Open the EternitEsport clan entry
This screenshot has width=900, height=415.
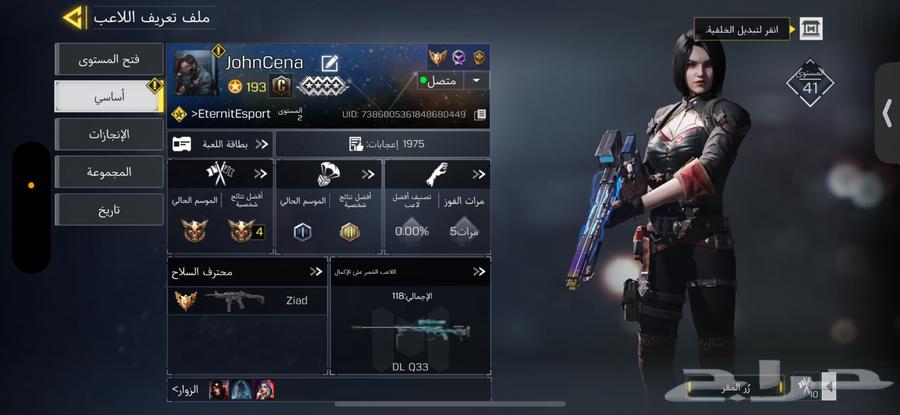230,114
